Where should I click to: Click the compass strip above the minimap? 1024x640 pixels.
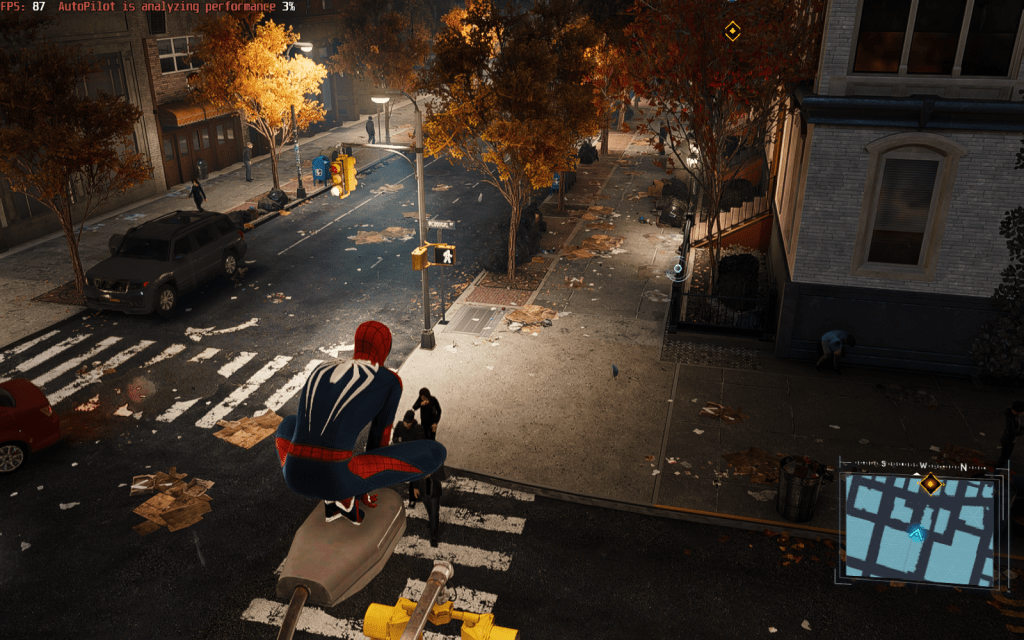(918, 466)
